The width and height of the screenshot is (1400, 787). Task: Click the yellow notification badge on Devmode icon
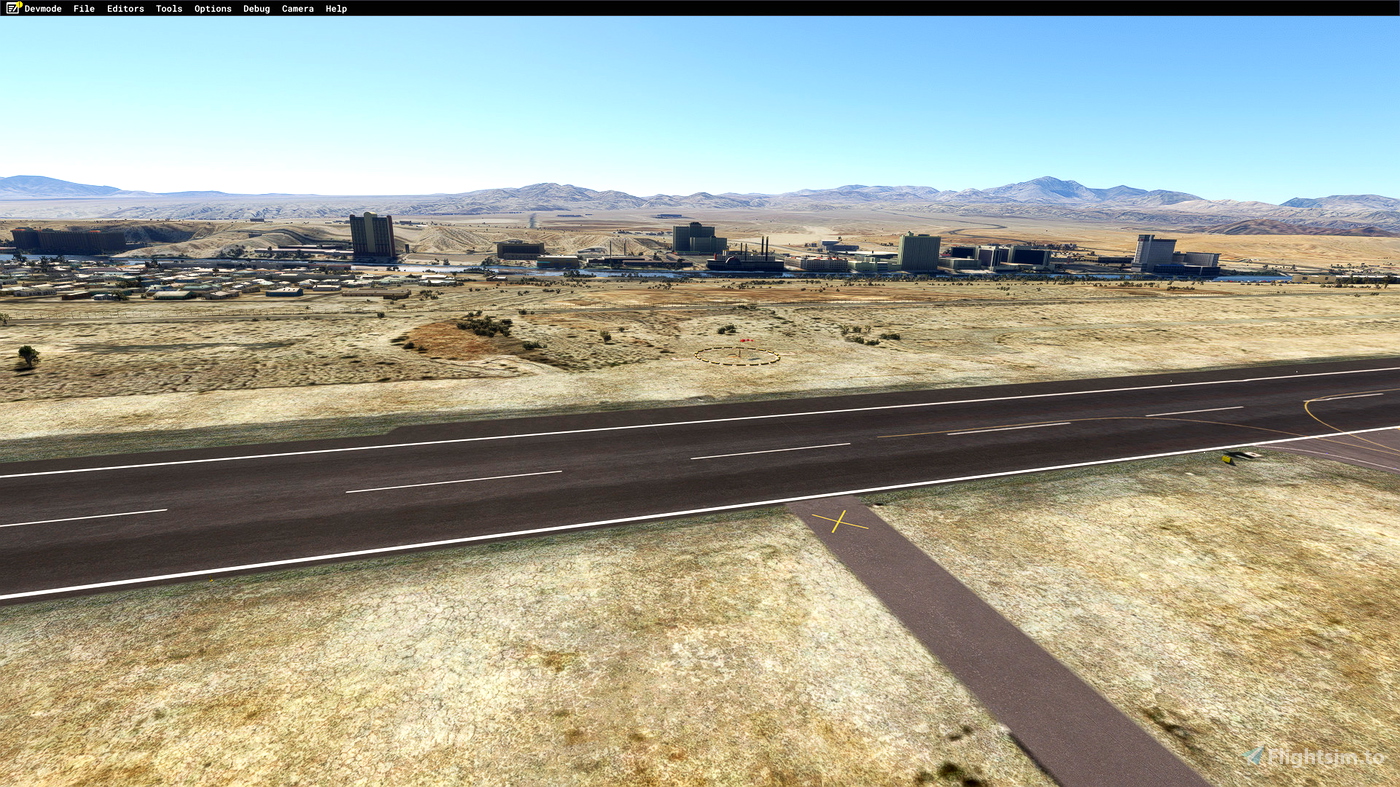(20, 3)
